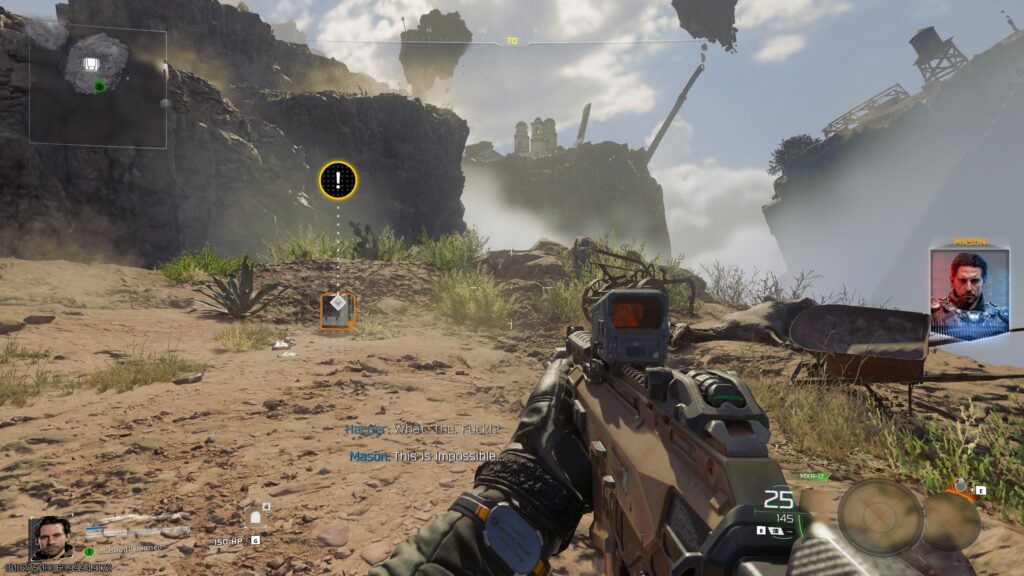The height and width of the screenshot is (576, 1024).
Task: Click the green player marker on the minimap
Action: coord(99,87)
